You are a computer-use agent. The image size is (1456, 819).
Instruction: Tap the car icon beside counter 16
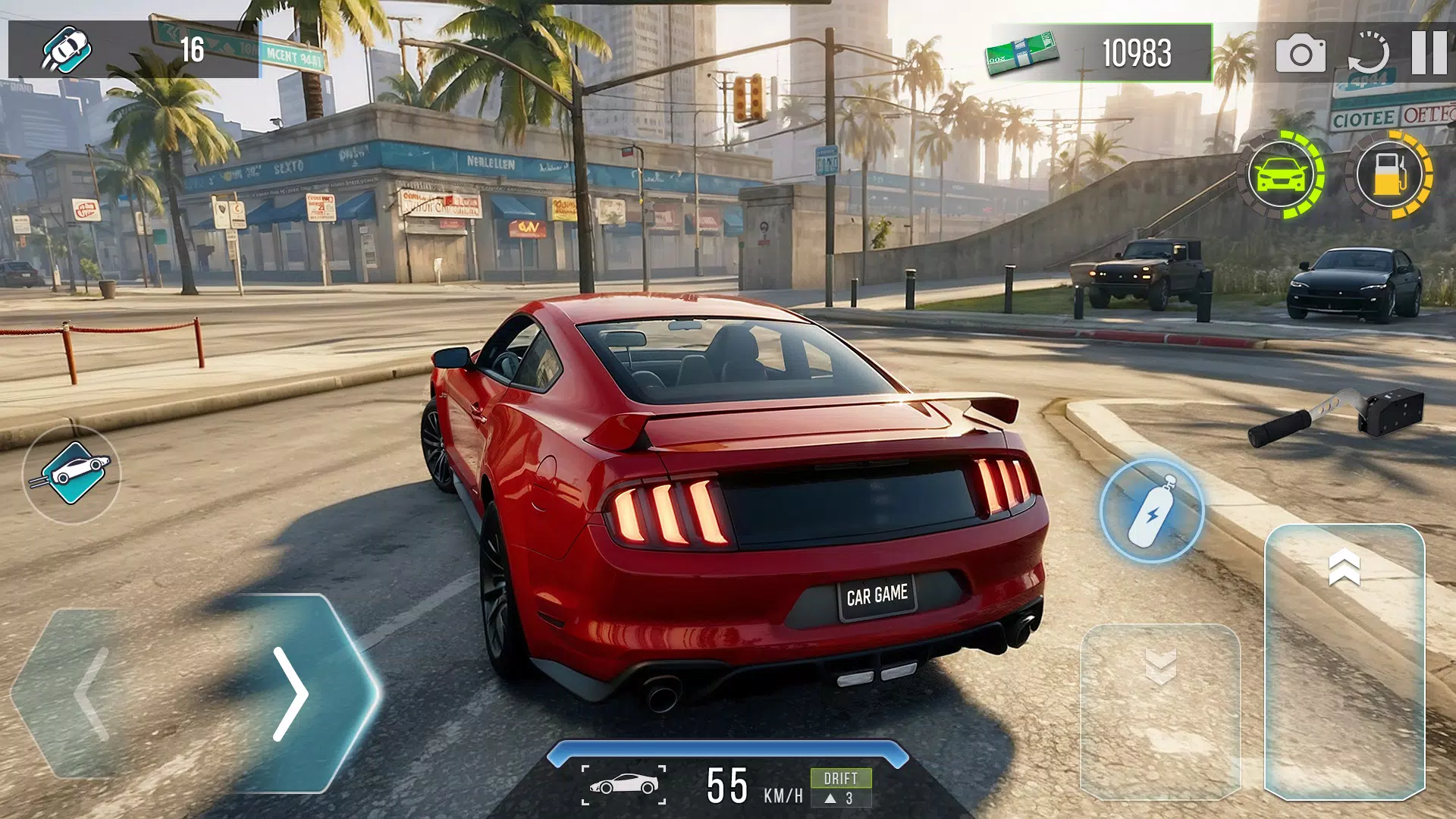coord(67,50)
